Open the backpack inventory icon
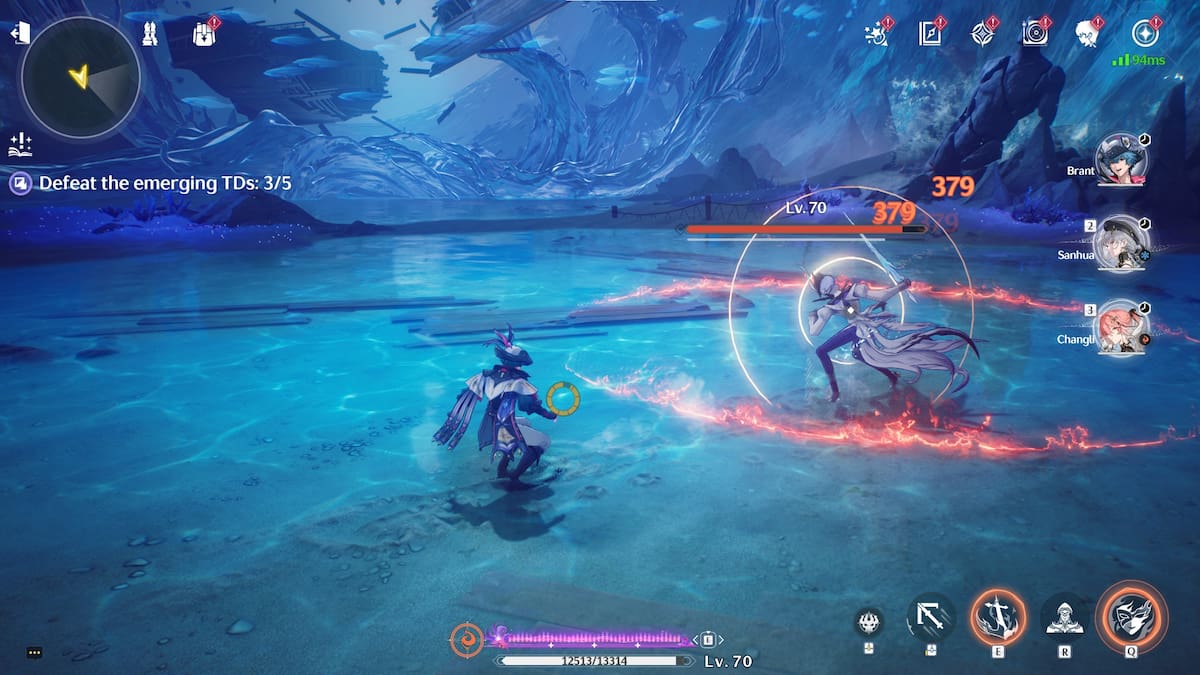Screen dimensions: 1200x675 click(205, 33)
